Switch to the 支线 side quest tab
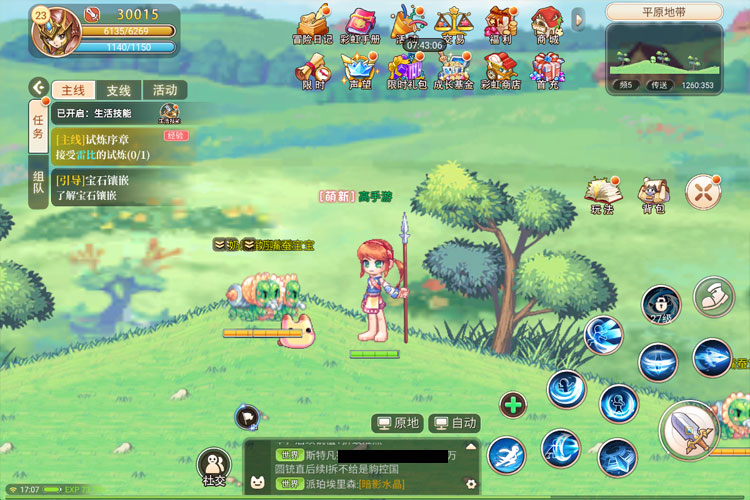Image resolution: width=750 pixels, height=500 pixels. click(119, 89)
